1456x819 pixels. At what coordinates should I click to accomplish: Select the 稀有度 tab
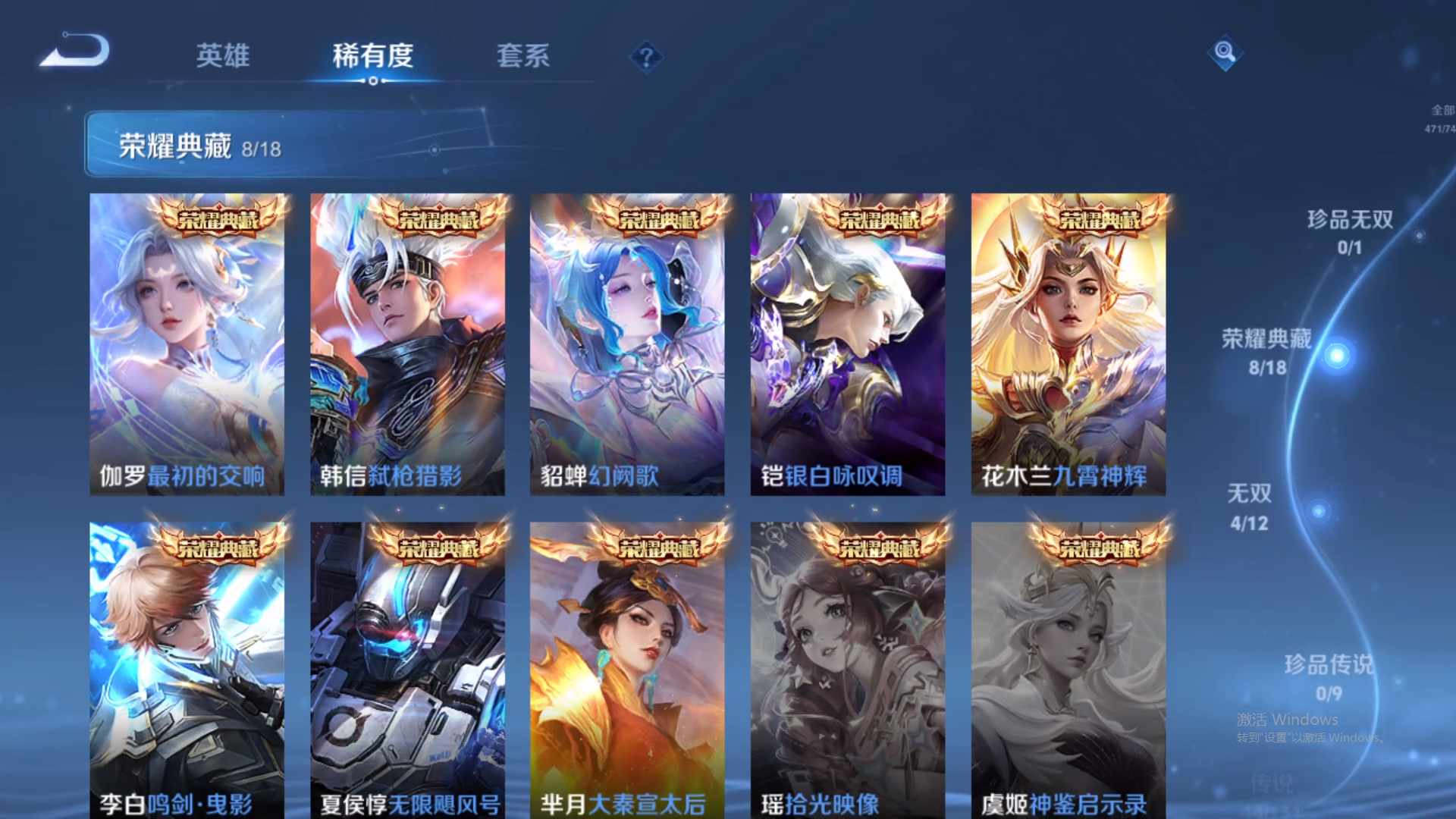coord(371,55)
